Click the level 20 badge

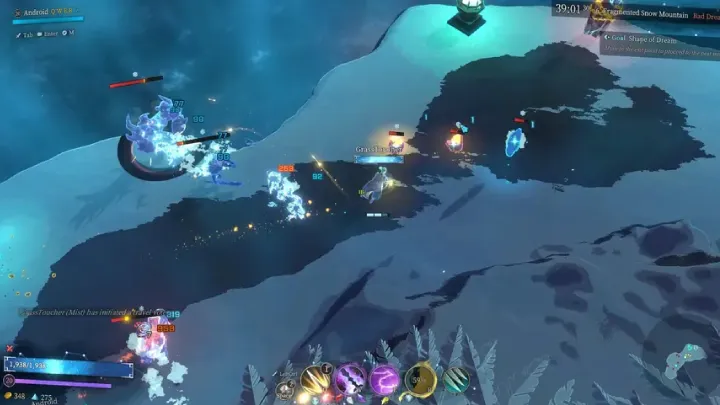pyautogui.click(x=11, y=380)
